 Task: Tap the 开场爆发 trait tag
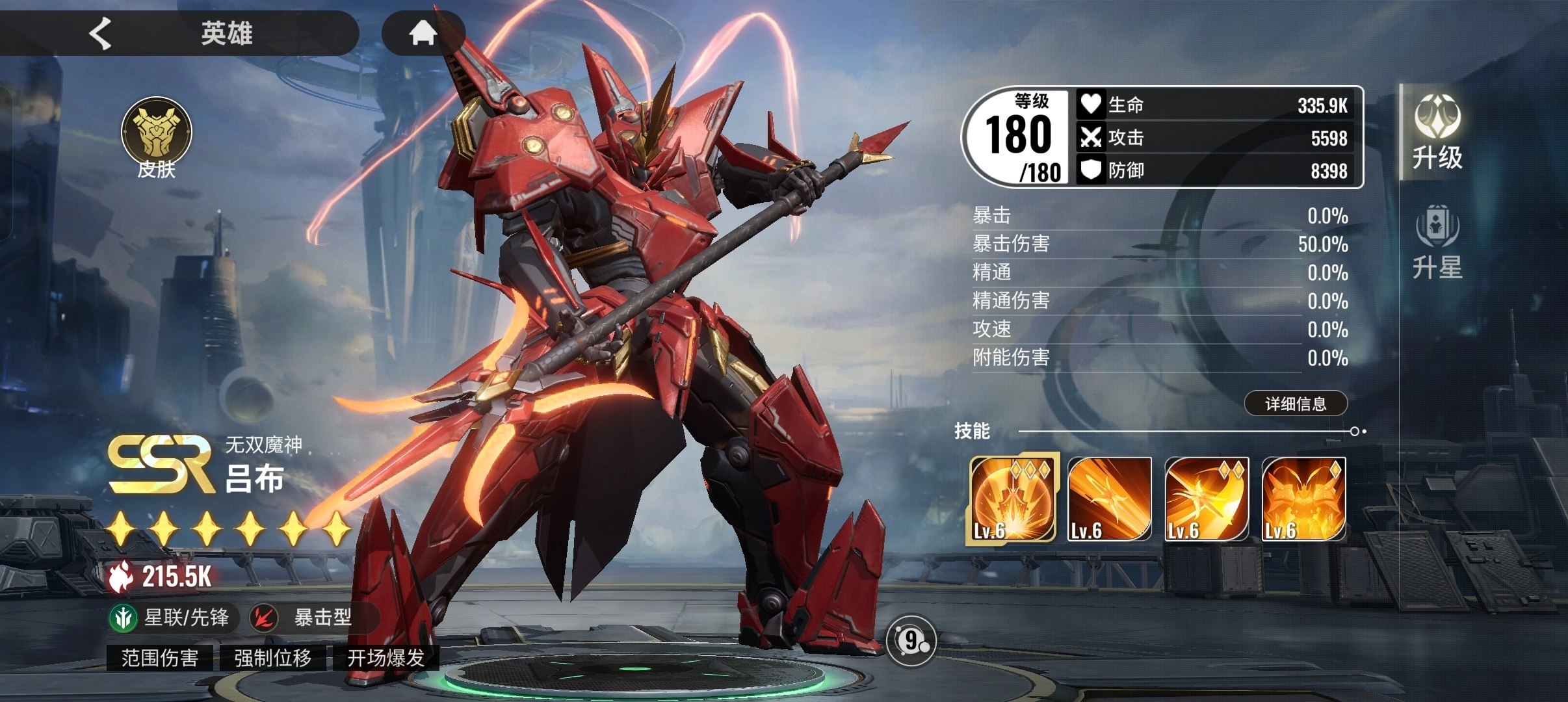(386, 658)
